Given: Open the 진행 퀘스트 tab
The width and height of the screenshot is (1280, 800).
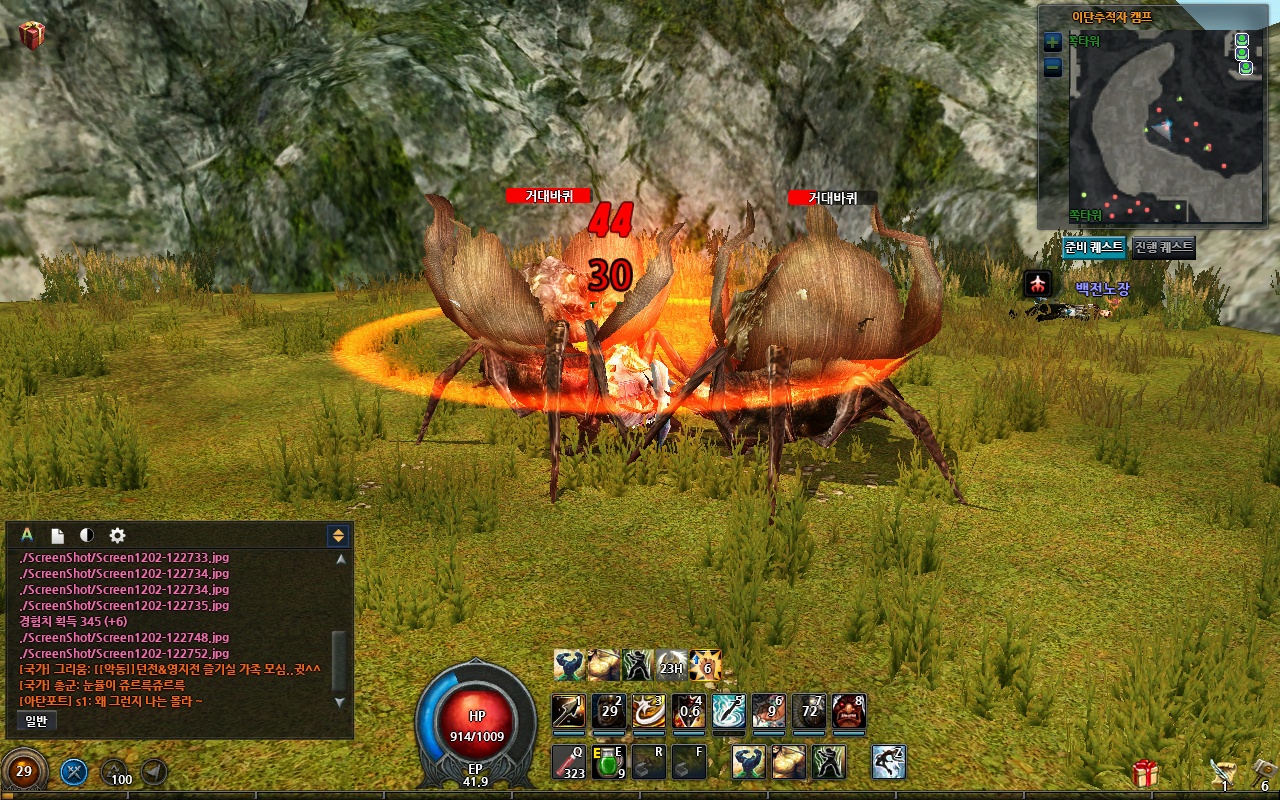Looking at the screenshot, I should (1163, 247).
